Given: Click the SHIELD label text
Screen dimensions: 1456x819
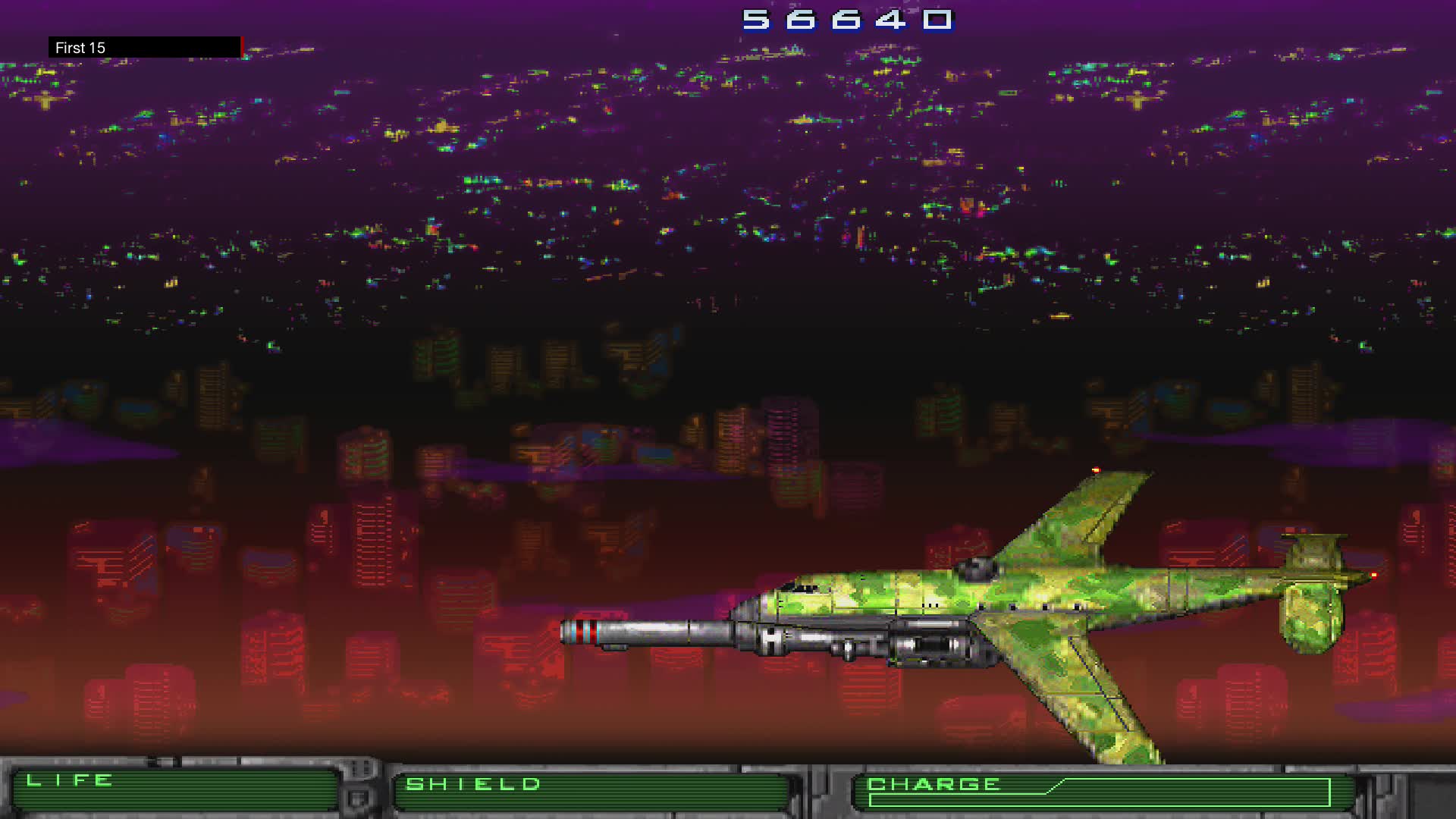Looking at the screenshot, I should [472, 783].
